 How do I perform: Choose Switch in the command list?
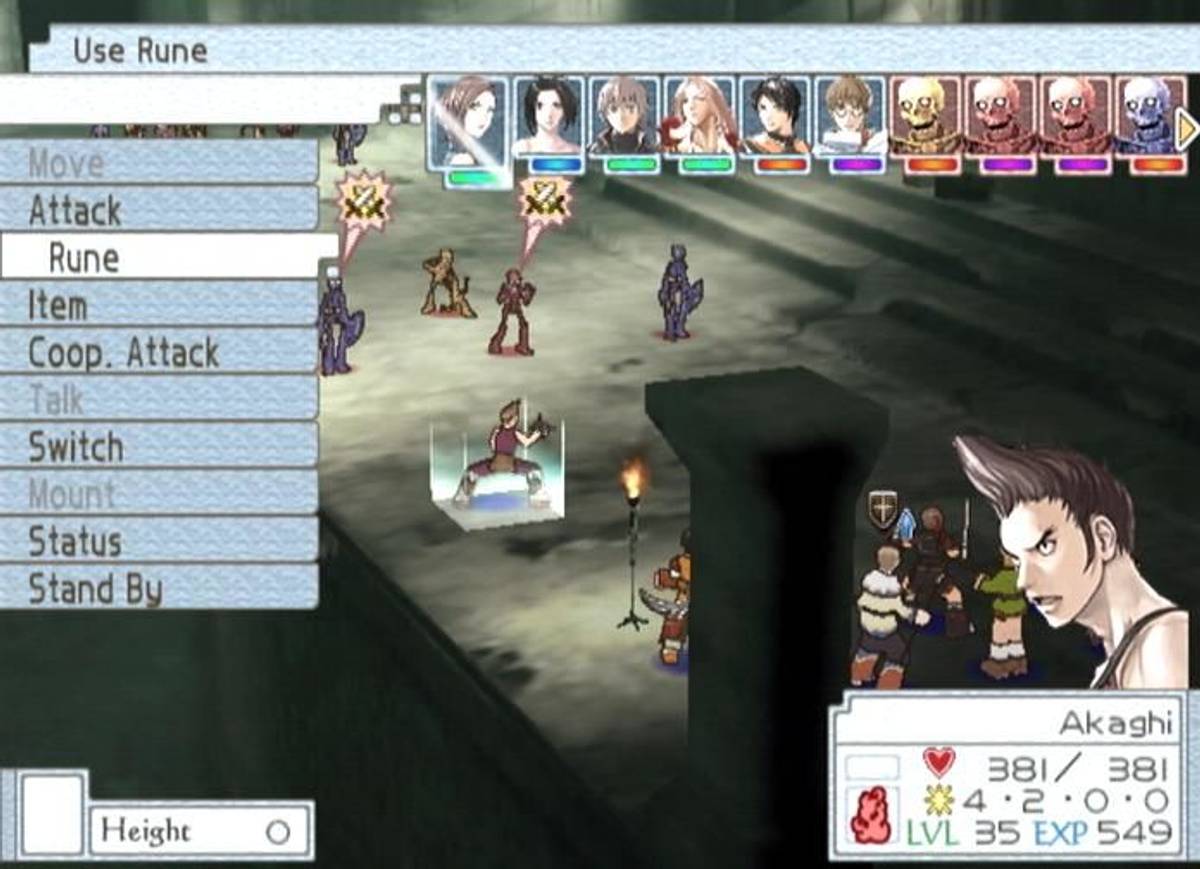click(x=160, y=447)
